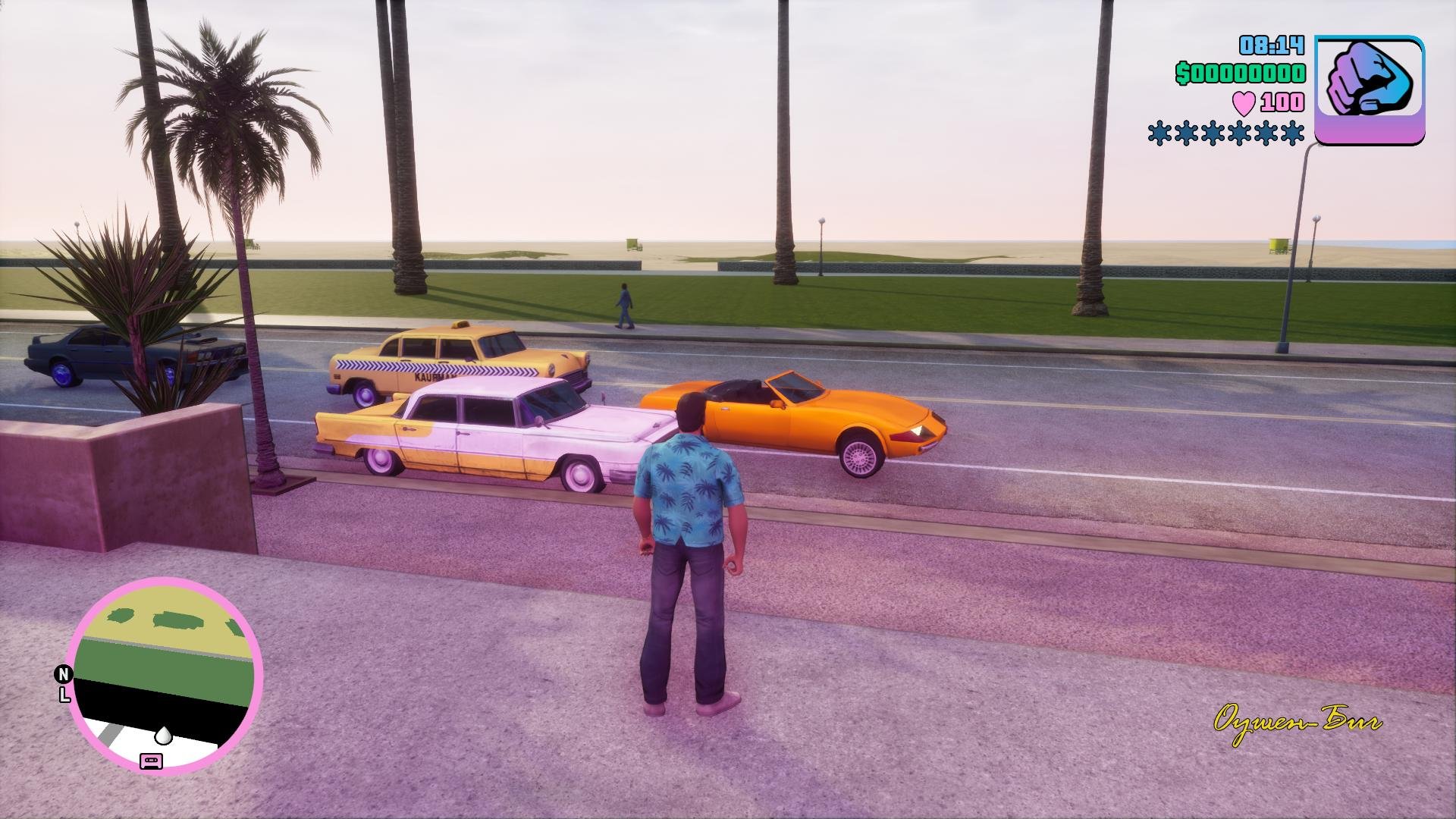Click the north compass marker on radar
1456x819 pixels.
pos(64,673)
